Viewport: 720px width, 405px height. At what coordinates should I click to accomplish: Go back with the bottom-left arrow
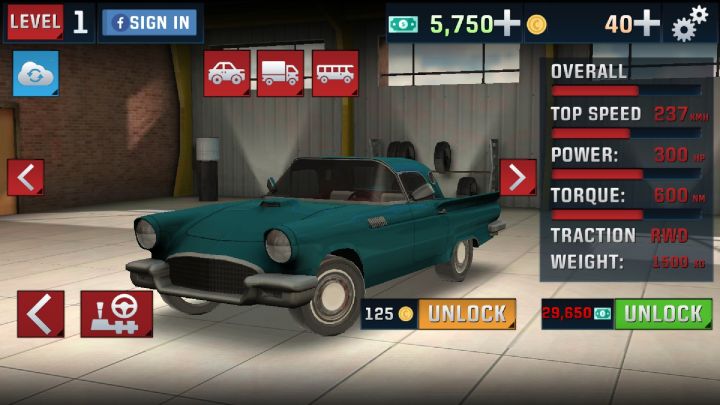coord(40,314)
